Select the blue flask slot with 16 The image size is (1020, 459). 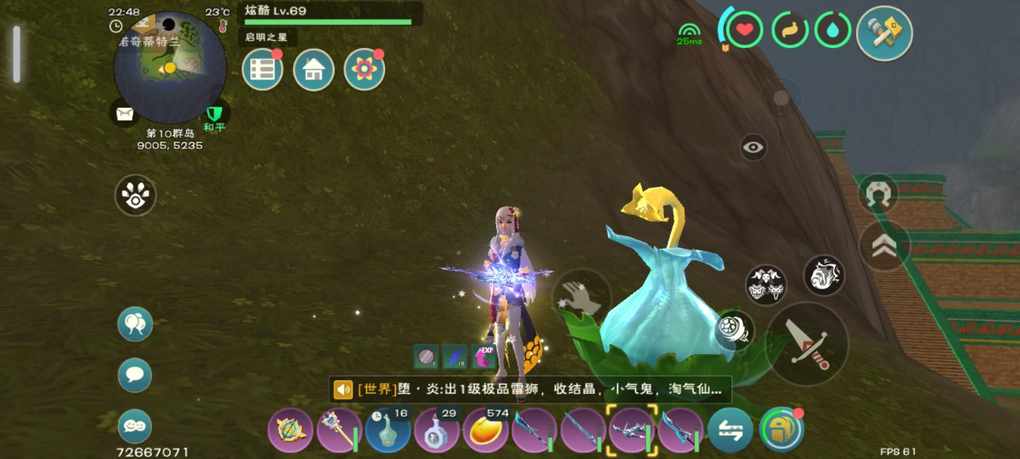pos(388,431)
